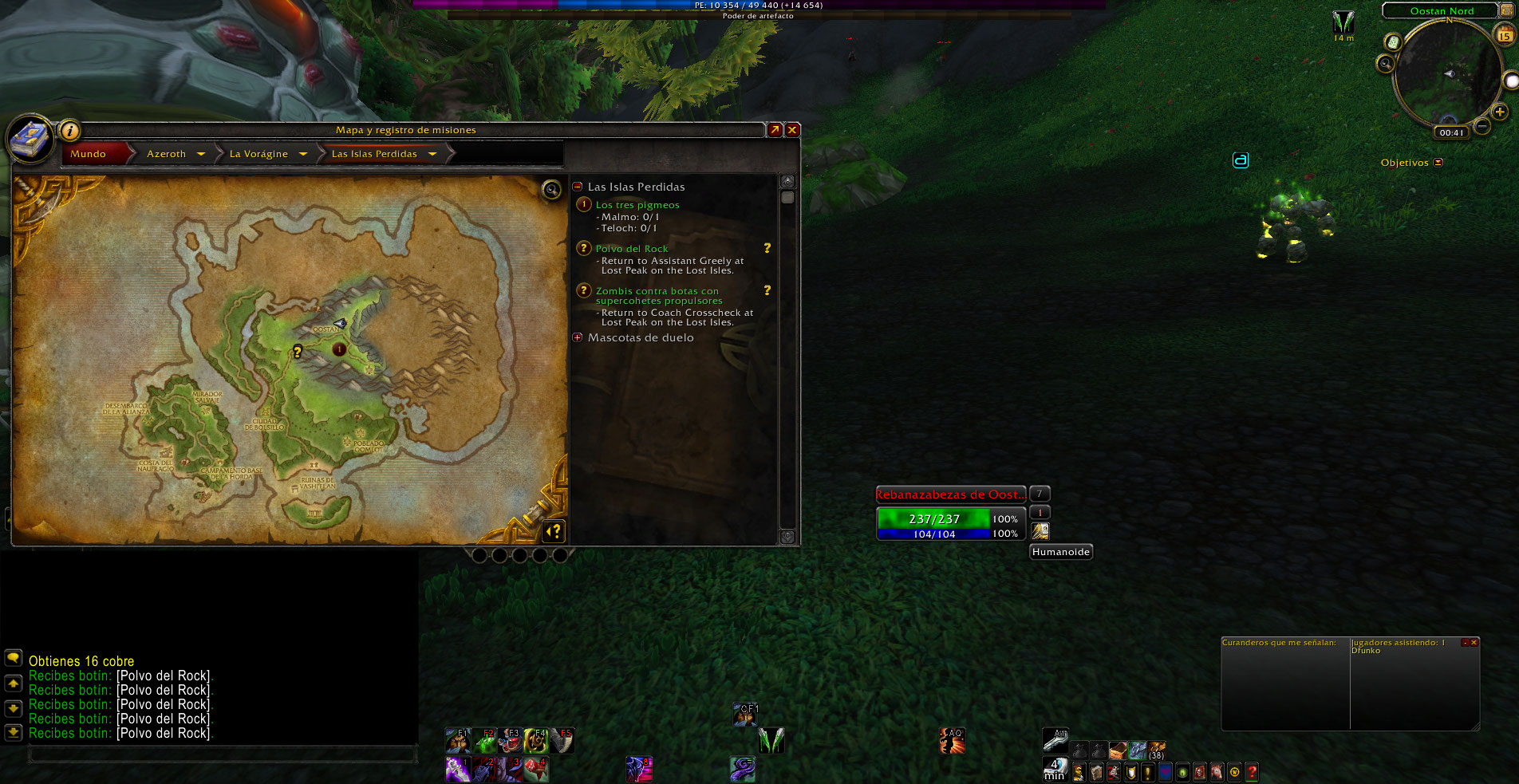Click the yellow question mark map marker
Viewport: 1519px width, 784px height.
click(x=298, y=351)
